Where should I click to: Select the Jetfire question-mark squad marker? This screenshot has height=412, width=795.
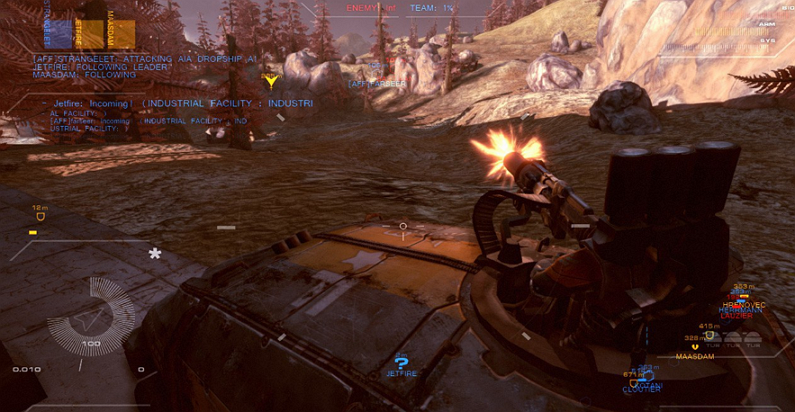tap(401, 363)
